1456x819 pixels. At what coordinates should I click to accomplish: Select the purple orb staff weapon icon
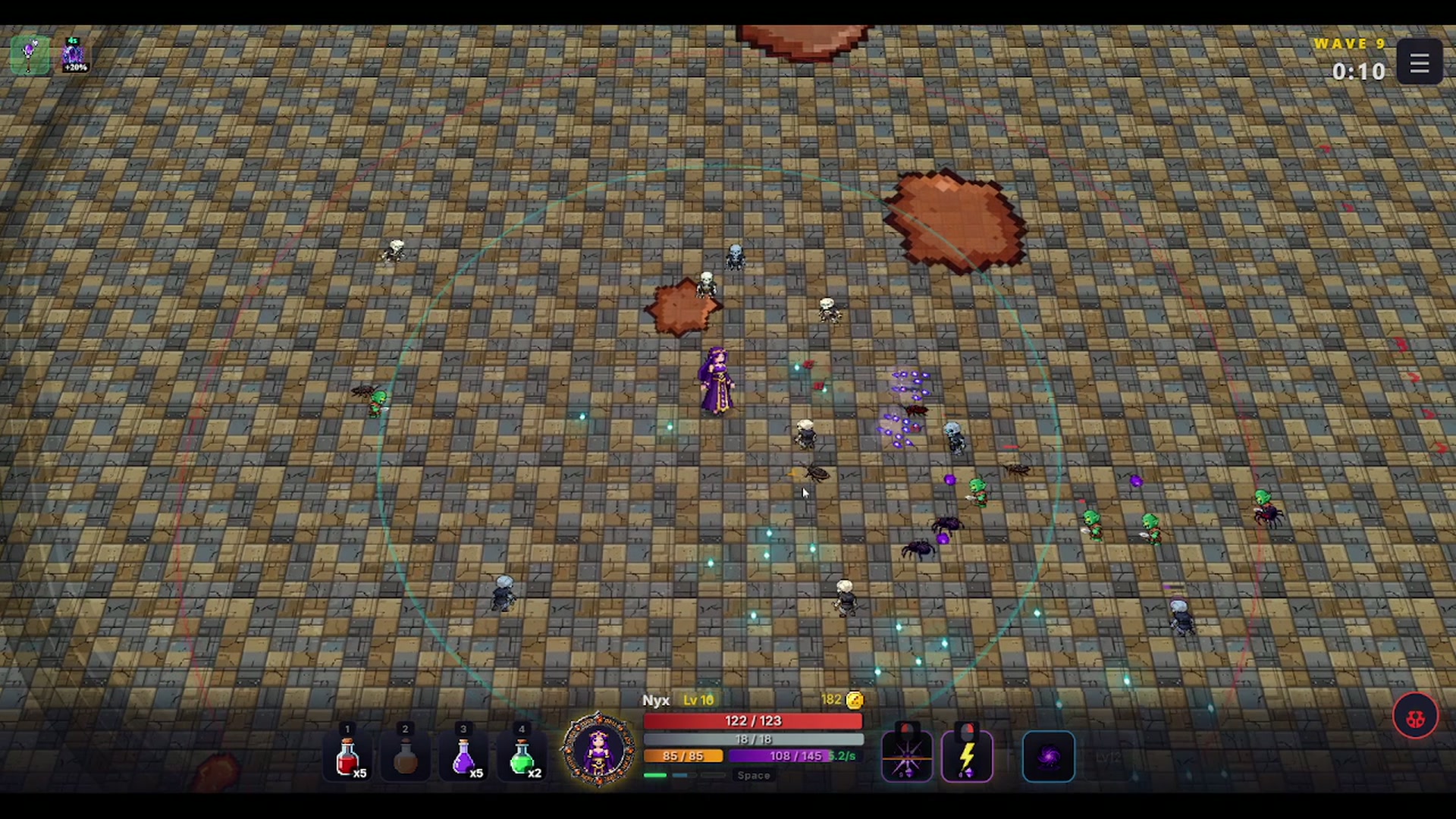30,55
